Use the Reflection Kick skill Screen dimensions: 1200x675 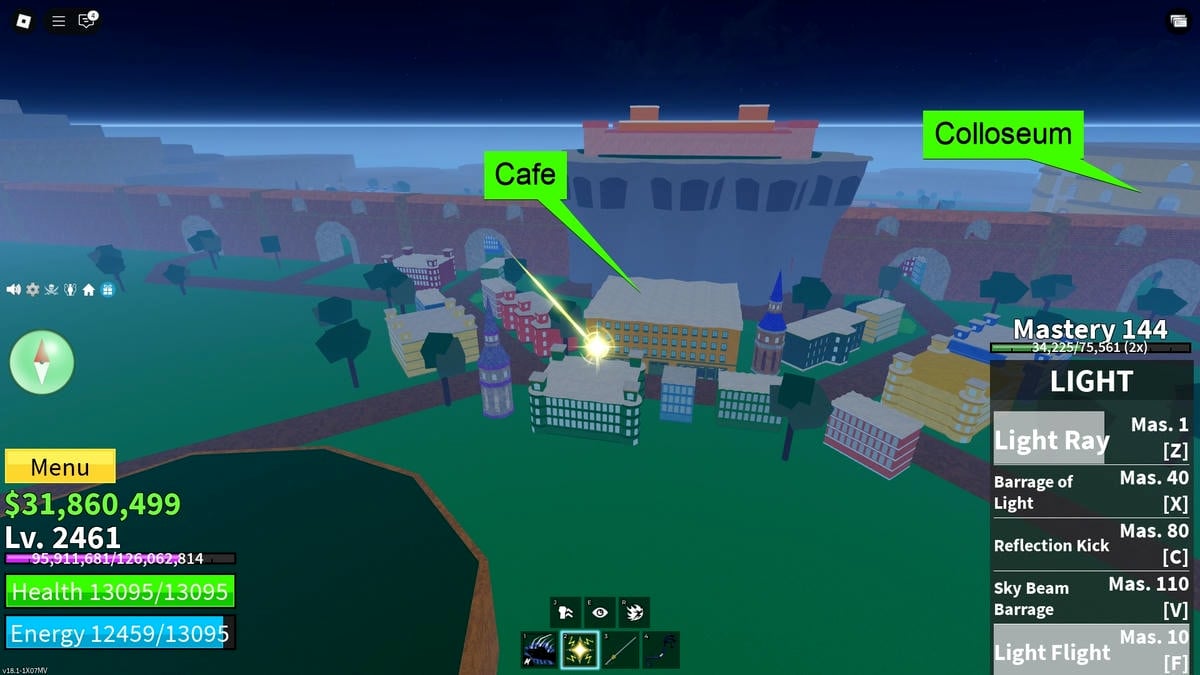(1092, 545)
